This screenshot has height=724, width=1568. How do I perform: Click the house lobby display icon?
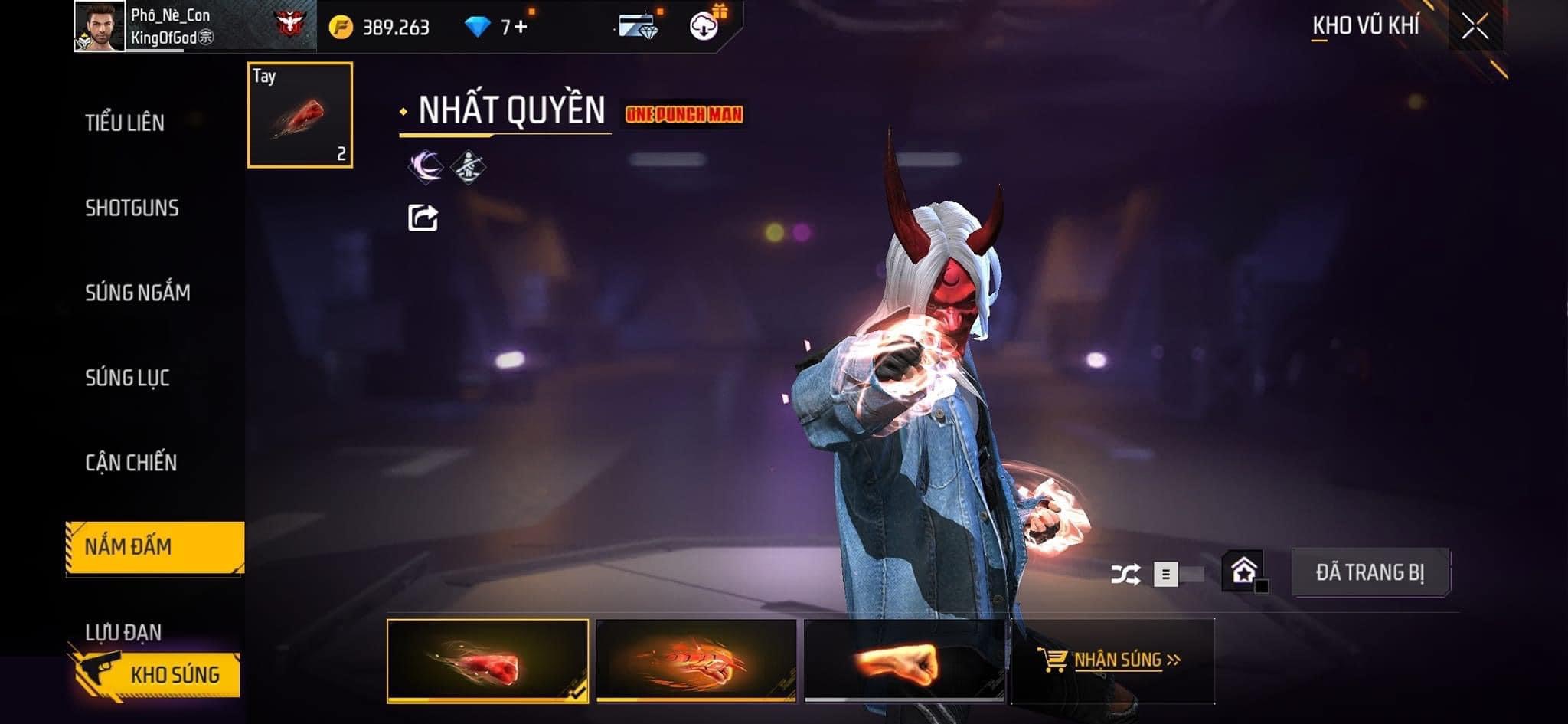1243,572
